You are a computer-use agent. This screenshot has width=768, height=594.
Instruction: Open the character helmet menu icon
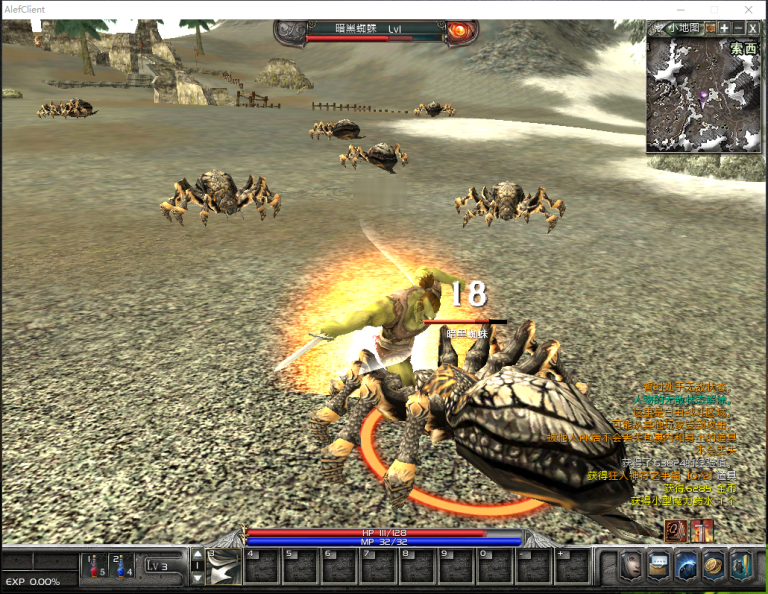pos(632,566)
